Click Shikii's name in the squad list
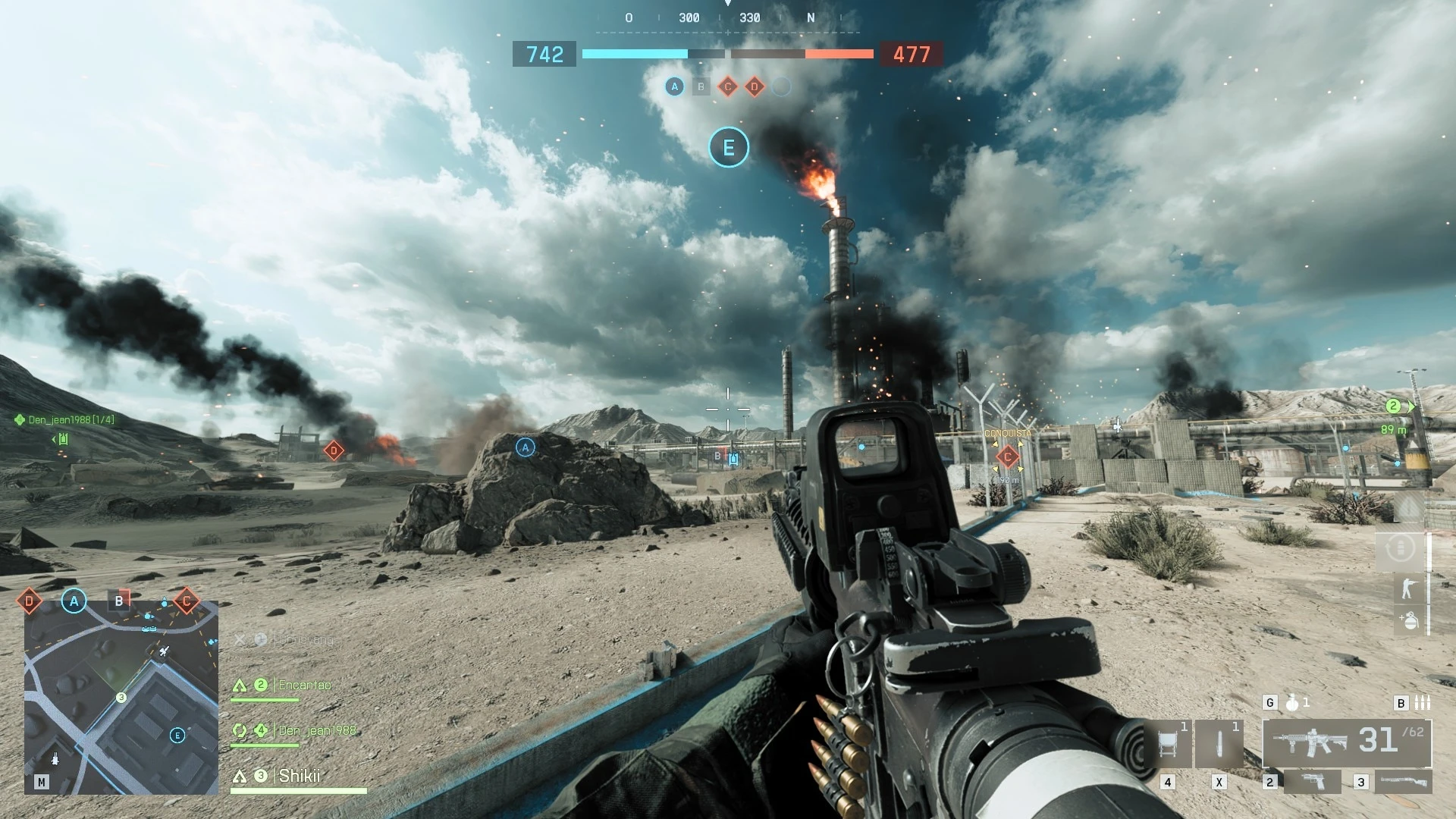 pyautogui.click(x=300, y=777)
